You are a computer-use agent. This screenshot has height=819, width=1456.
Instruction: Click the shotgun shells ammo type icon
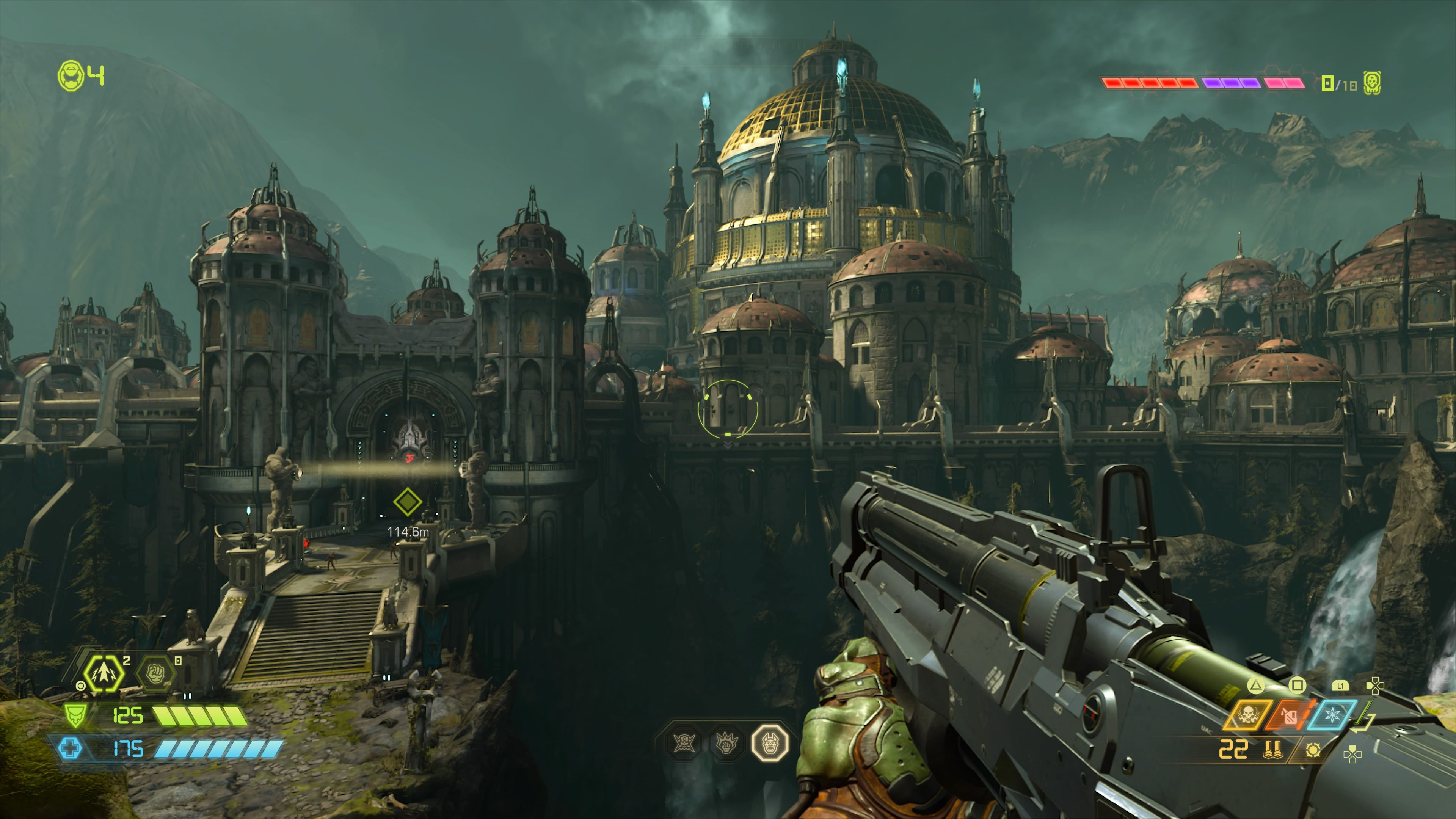(1272, 750)
